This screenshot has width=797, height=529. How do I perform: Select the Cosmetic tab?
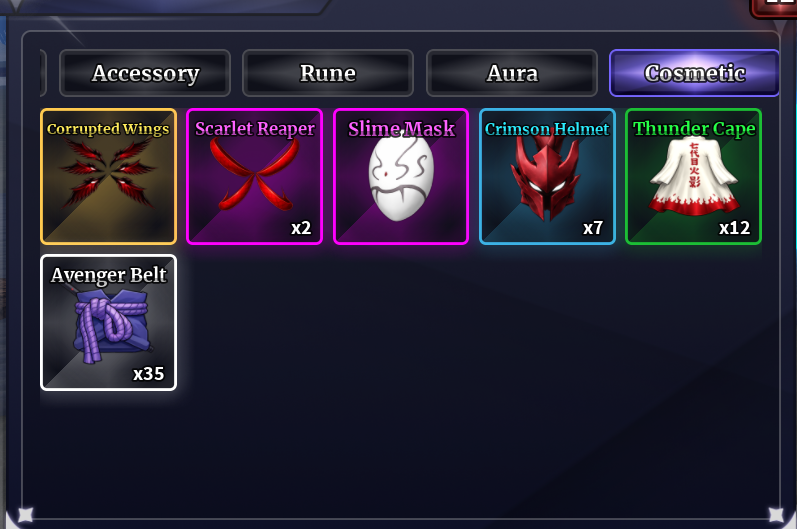(694, 73)
